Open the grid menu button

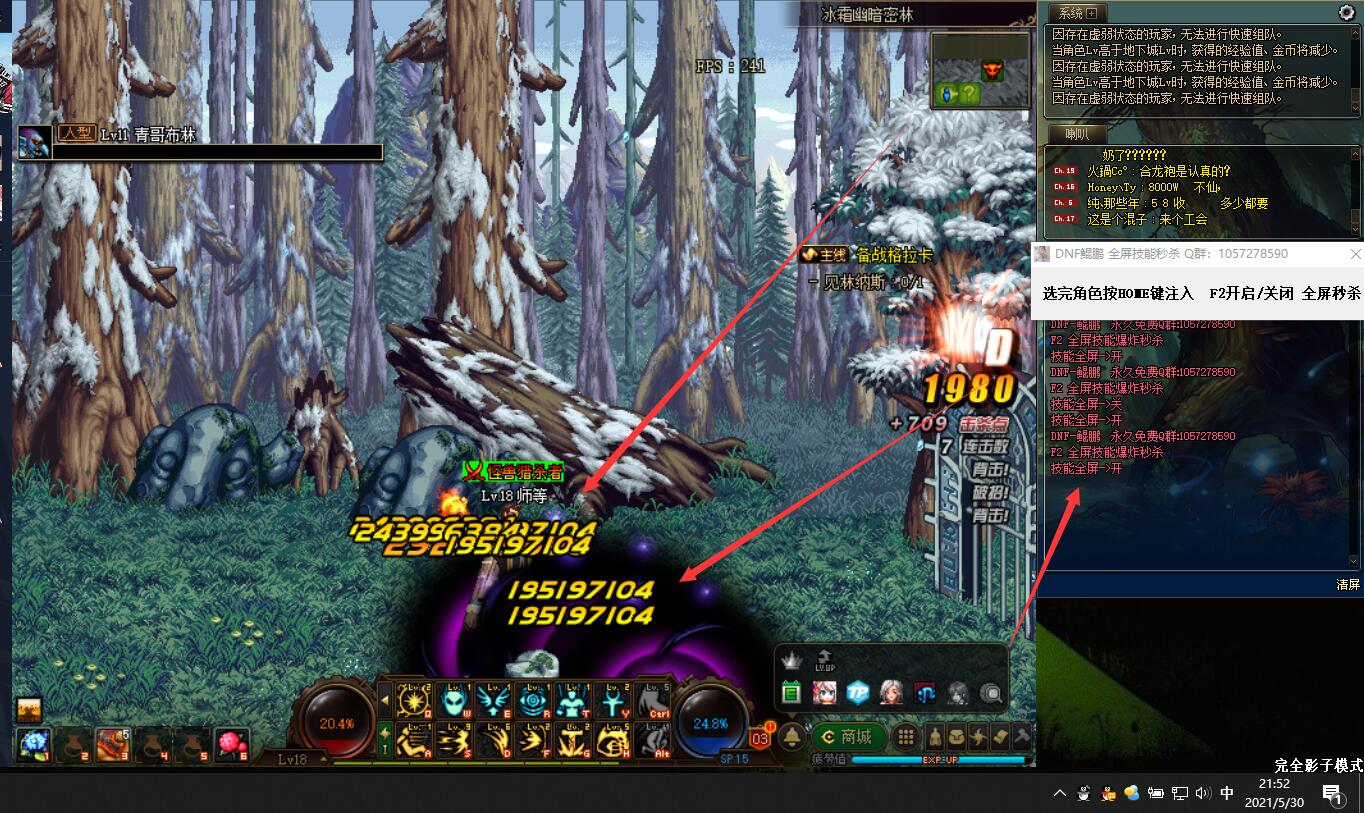click(x=906, y=738)
